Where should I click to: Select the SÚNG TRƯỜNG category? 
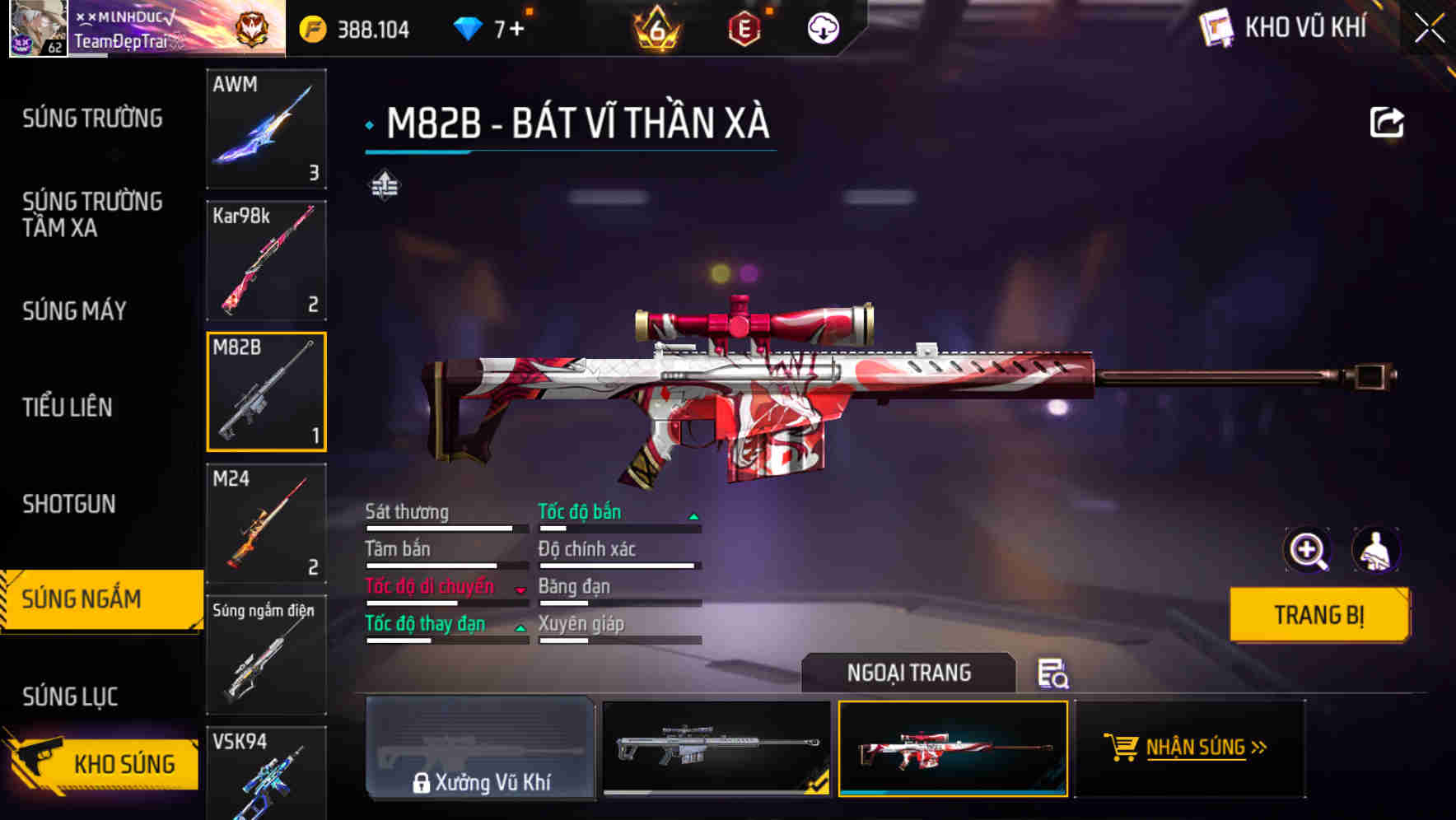tap(91, 118)
